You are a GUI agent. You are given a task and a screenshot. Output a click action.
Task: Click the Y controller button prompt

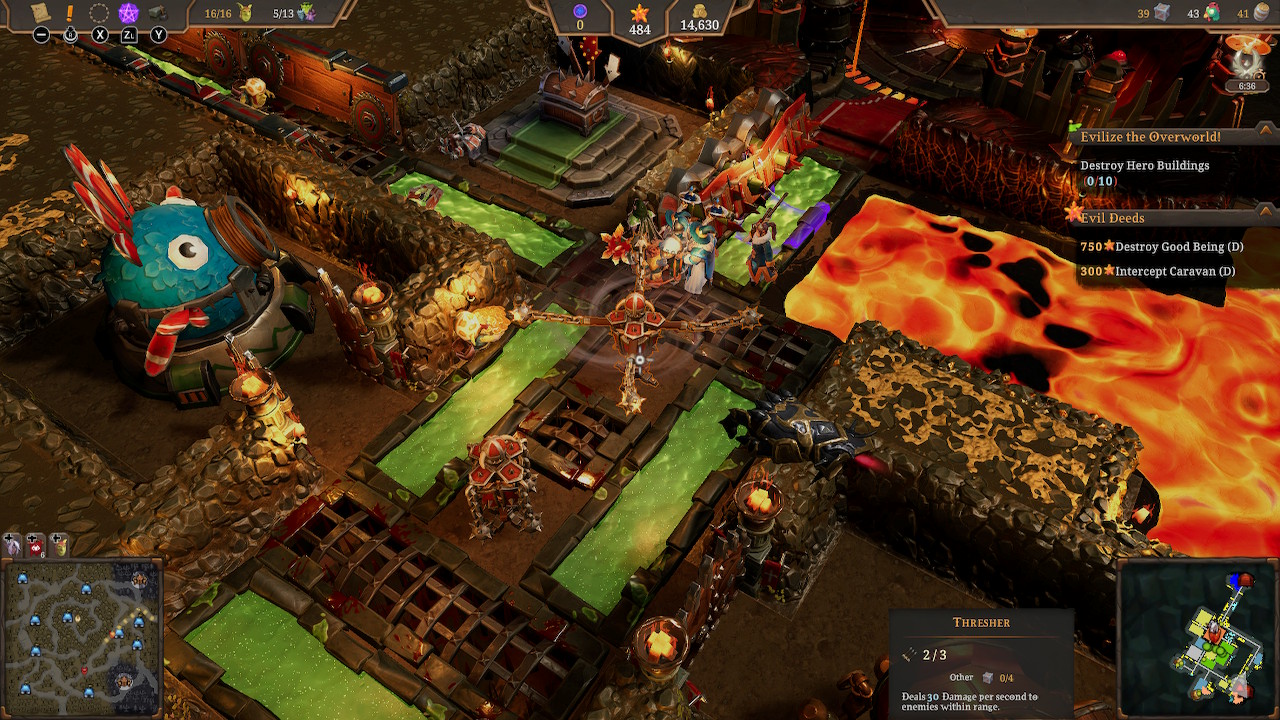coord(157,34)
